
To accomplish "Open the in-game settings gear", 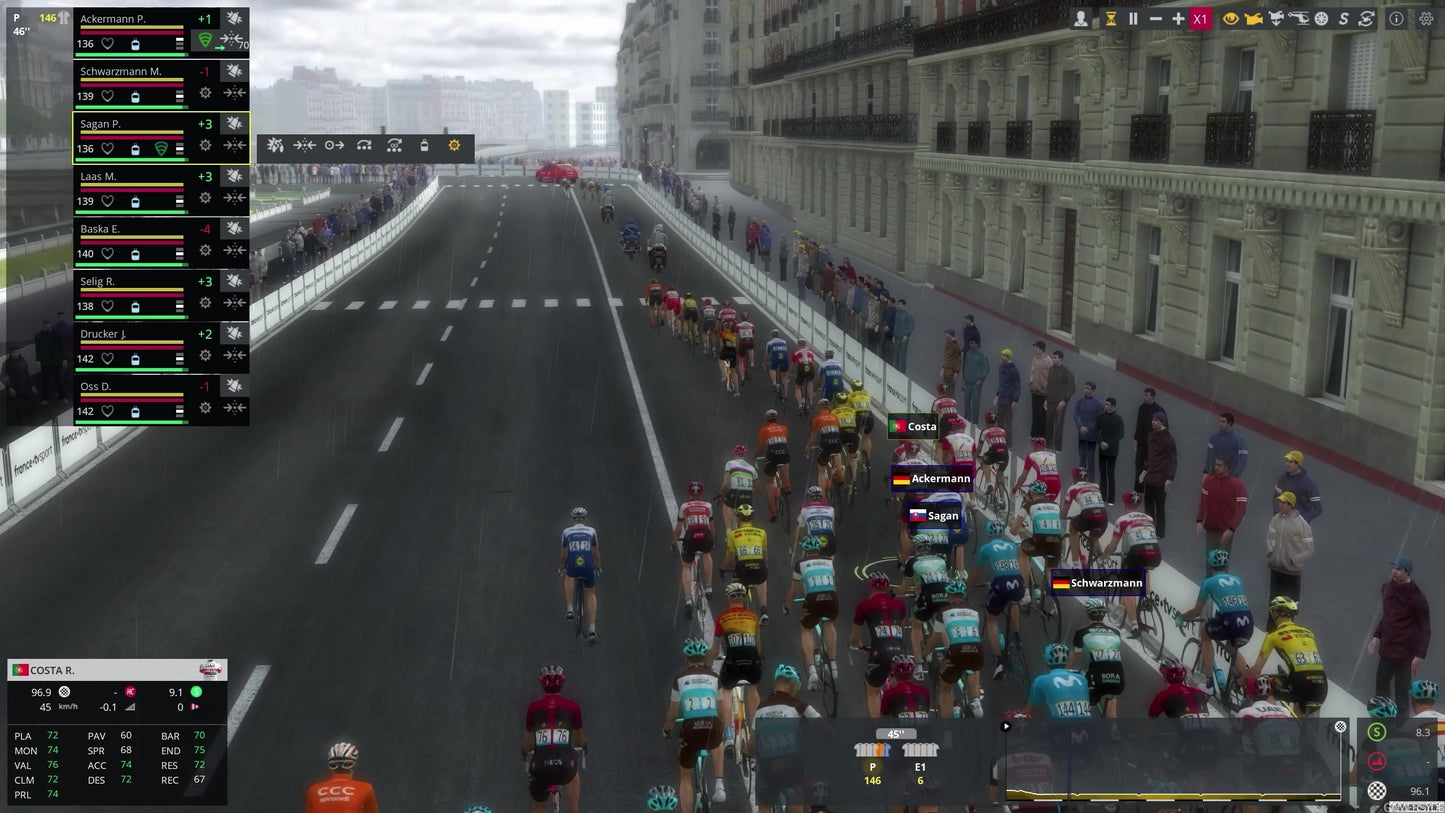I will click(x=1427, y=18).
